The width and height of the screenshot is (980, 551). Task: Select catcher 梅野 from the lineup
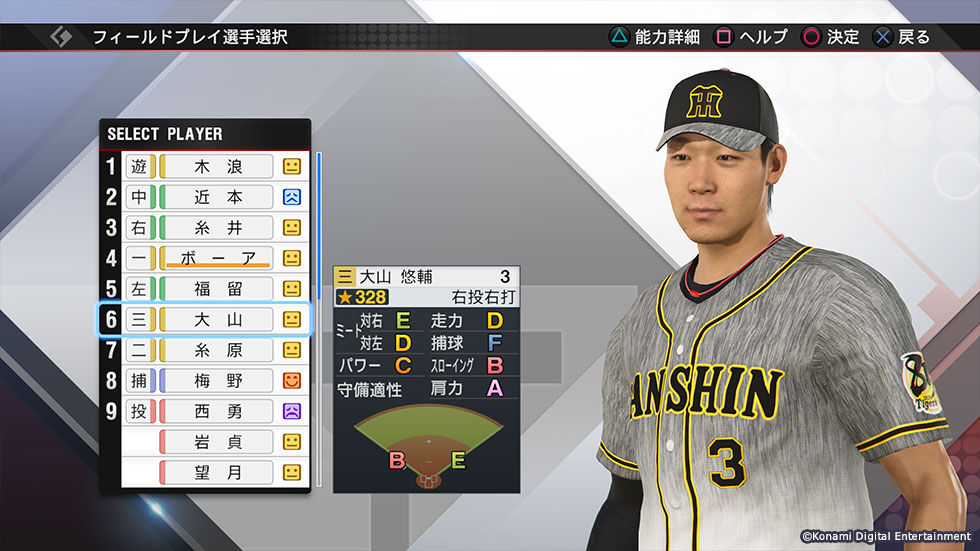(x=218, y=381)
